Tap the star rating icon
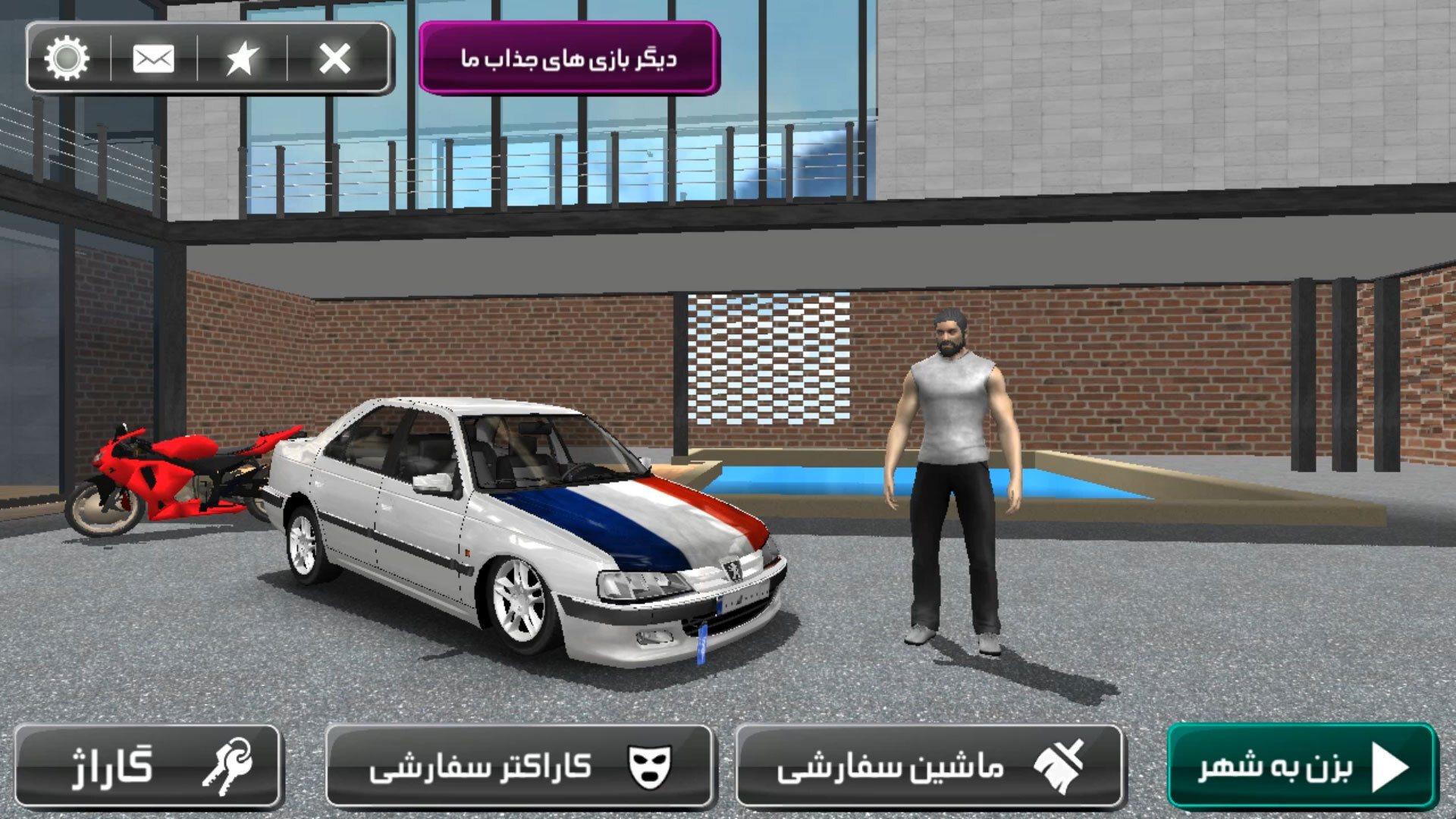Image resolution: width=1456 pixels, height=819 pixels. [242, 58]
